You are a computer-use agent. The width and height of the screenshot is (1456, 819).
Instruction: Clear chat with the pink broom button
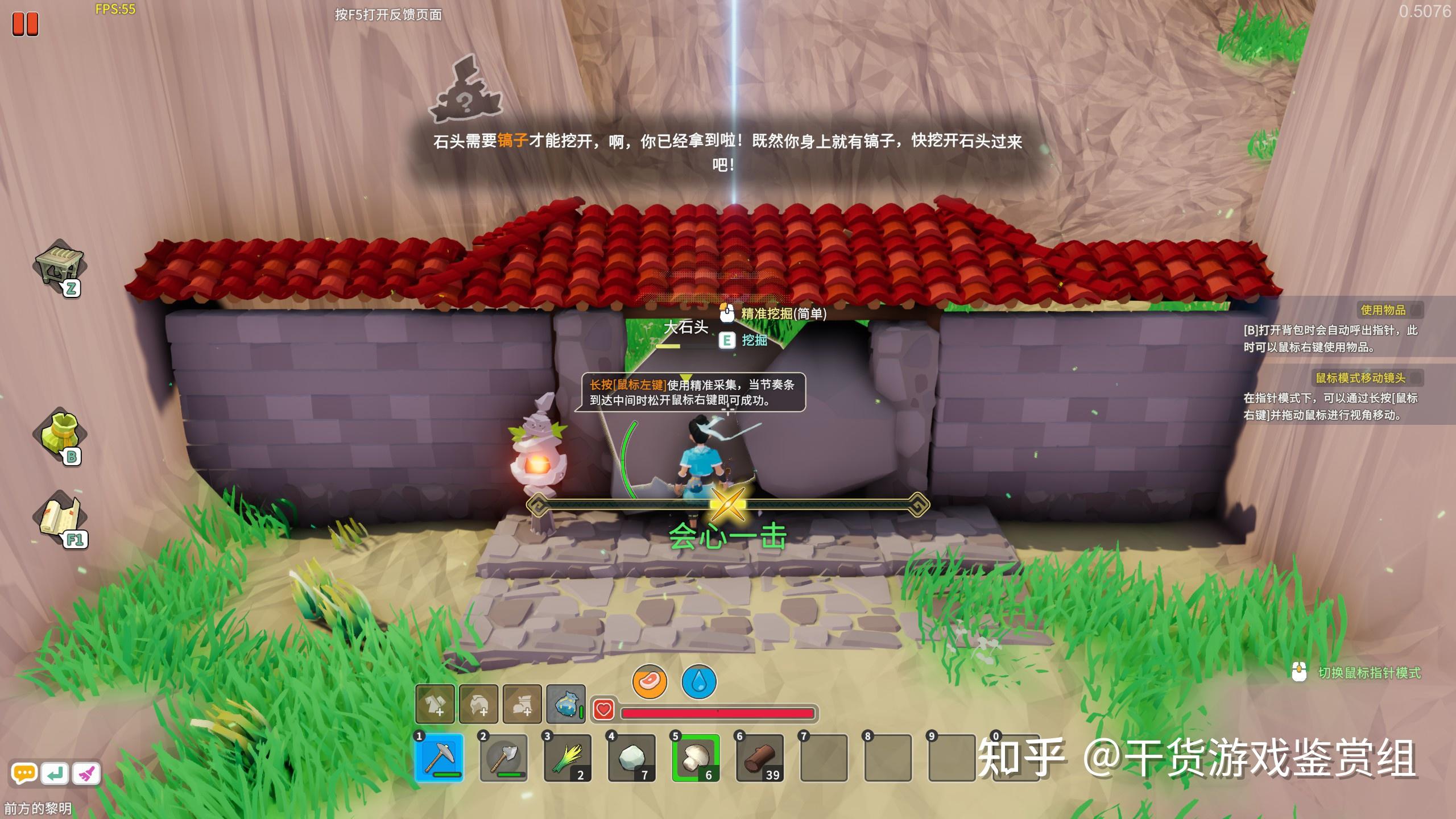86,773
